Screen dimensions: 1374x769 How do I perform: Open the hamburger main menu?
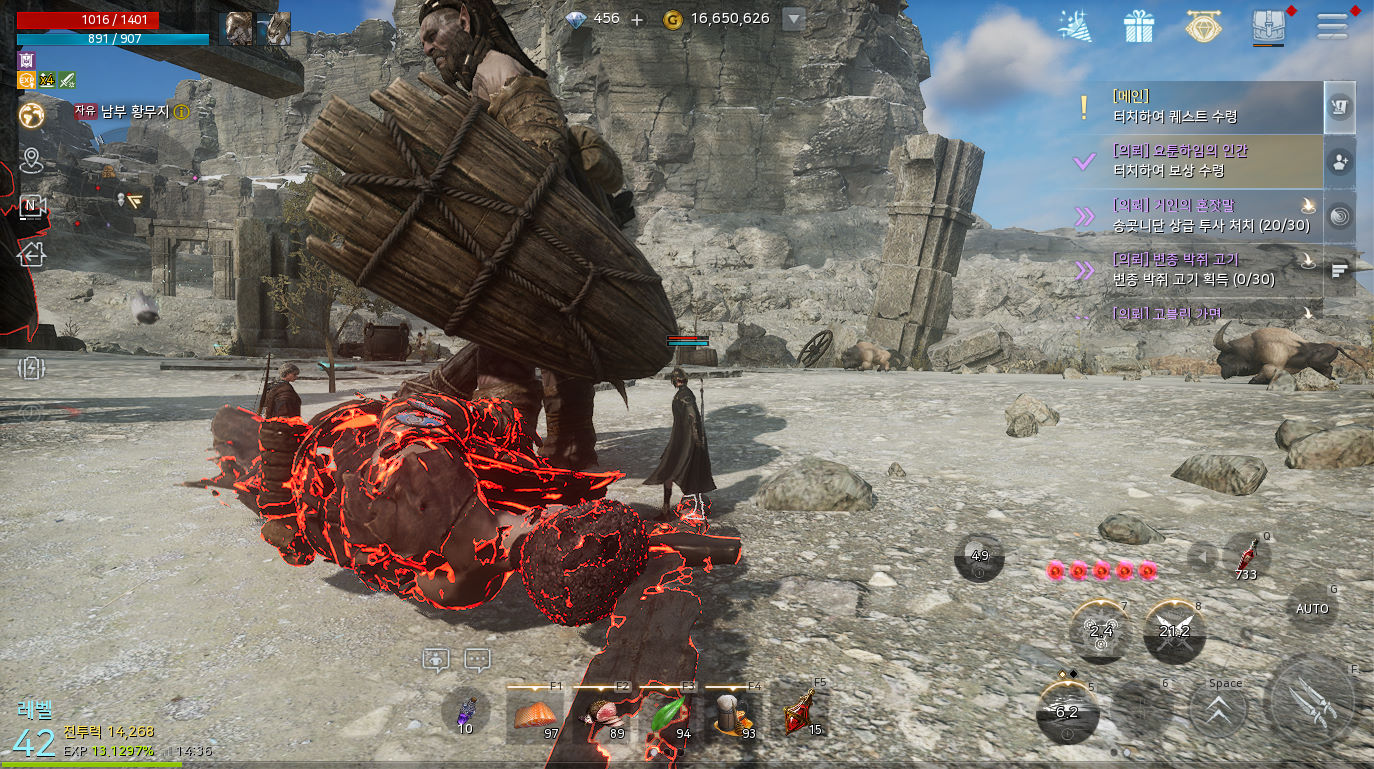(x=1332, y=25)
